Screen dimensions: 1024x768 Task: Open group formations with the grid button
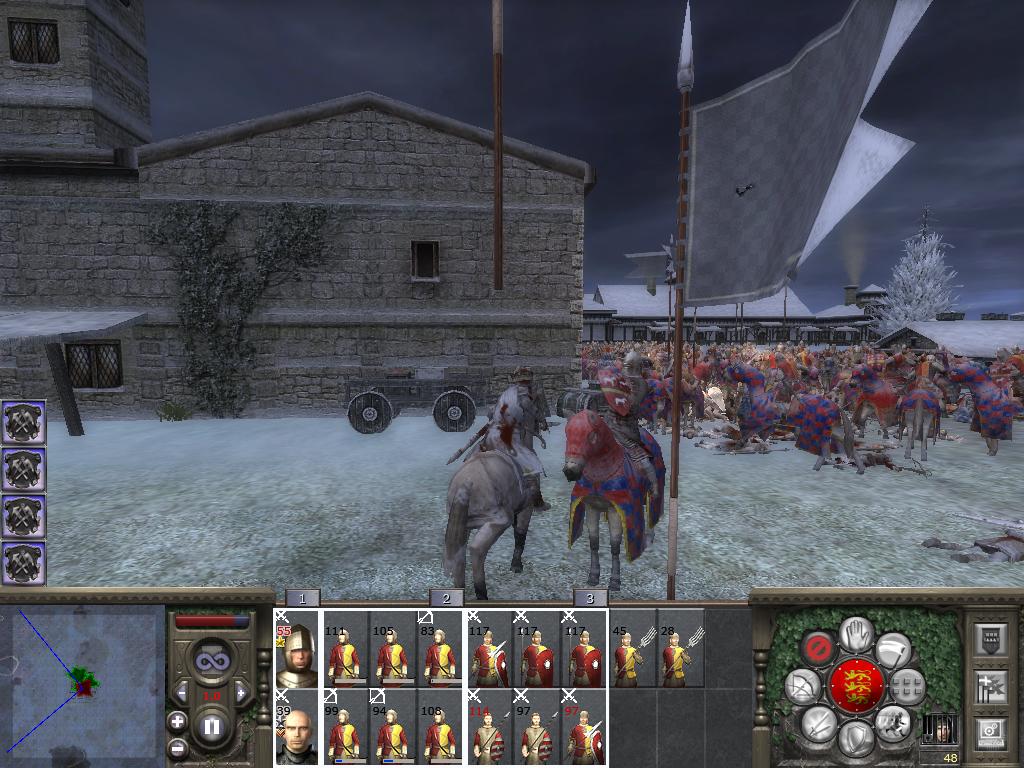(907, 686)
